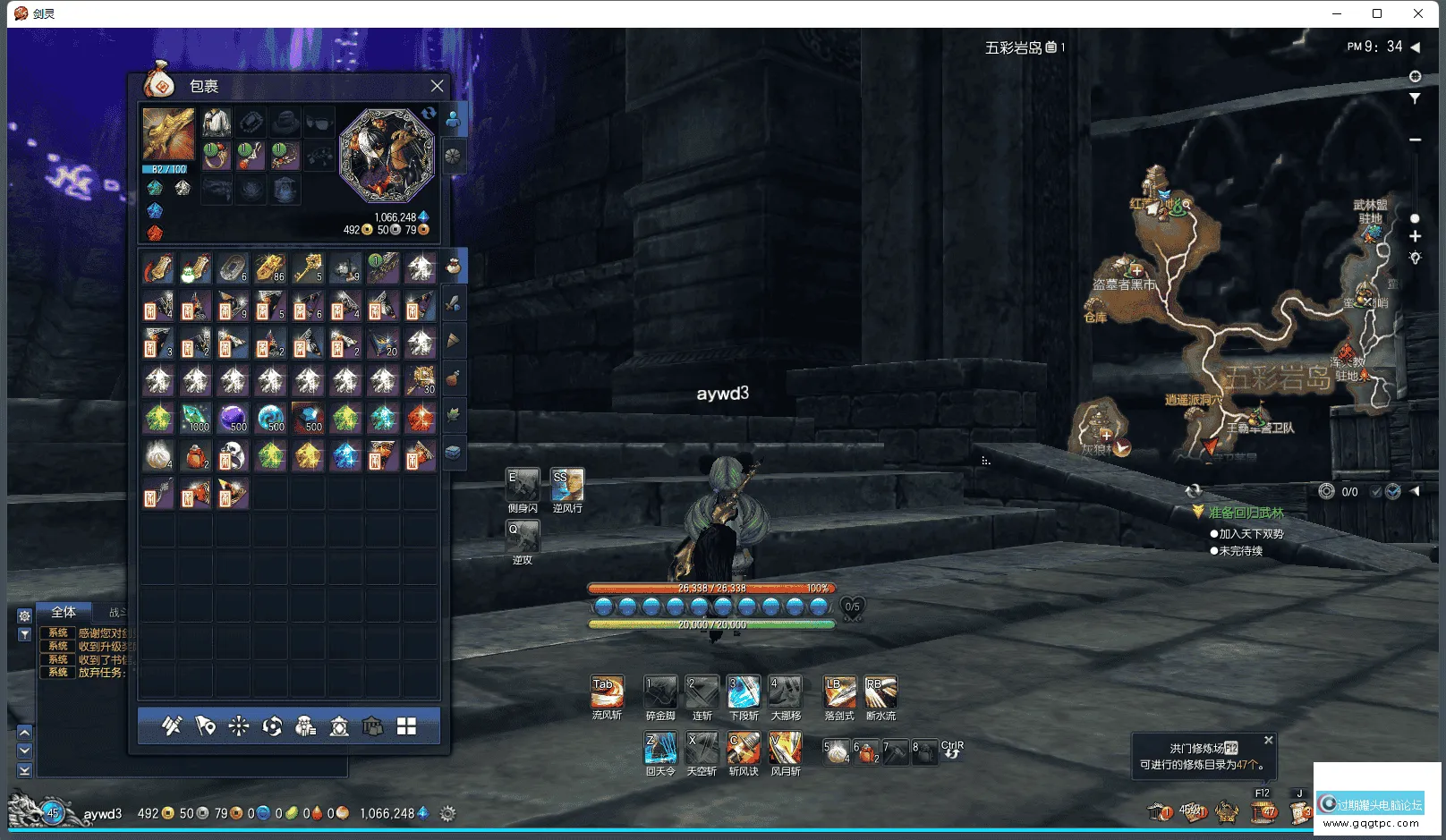Click the 逆风行 SS skill icon
Viewport: 1446px width, 840px height.
[x=567, y=484]
